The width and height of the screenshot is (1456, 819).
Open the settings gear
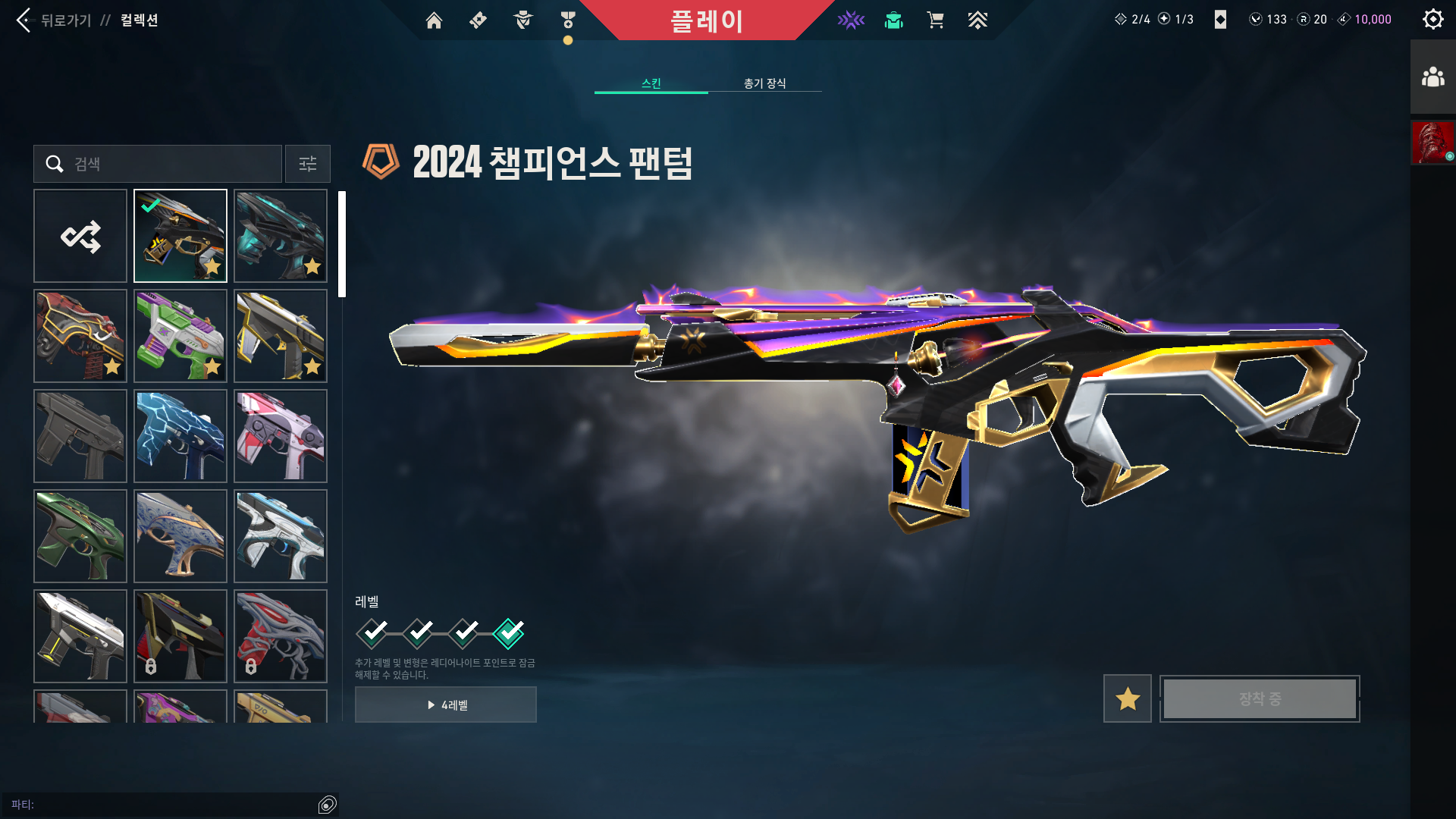1432,19
